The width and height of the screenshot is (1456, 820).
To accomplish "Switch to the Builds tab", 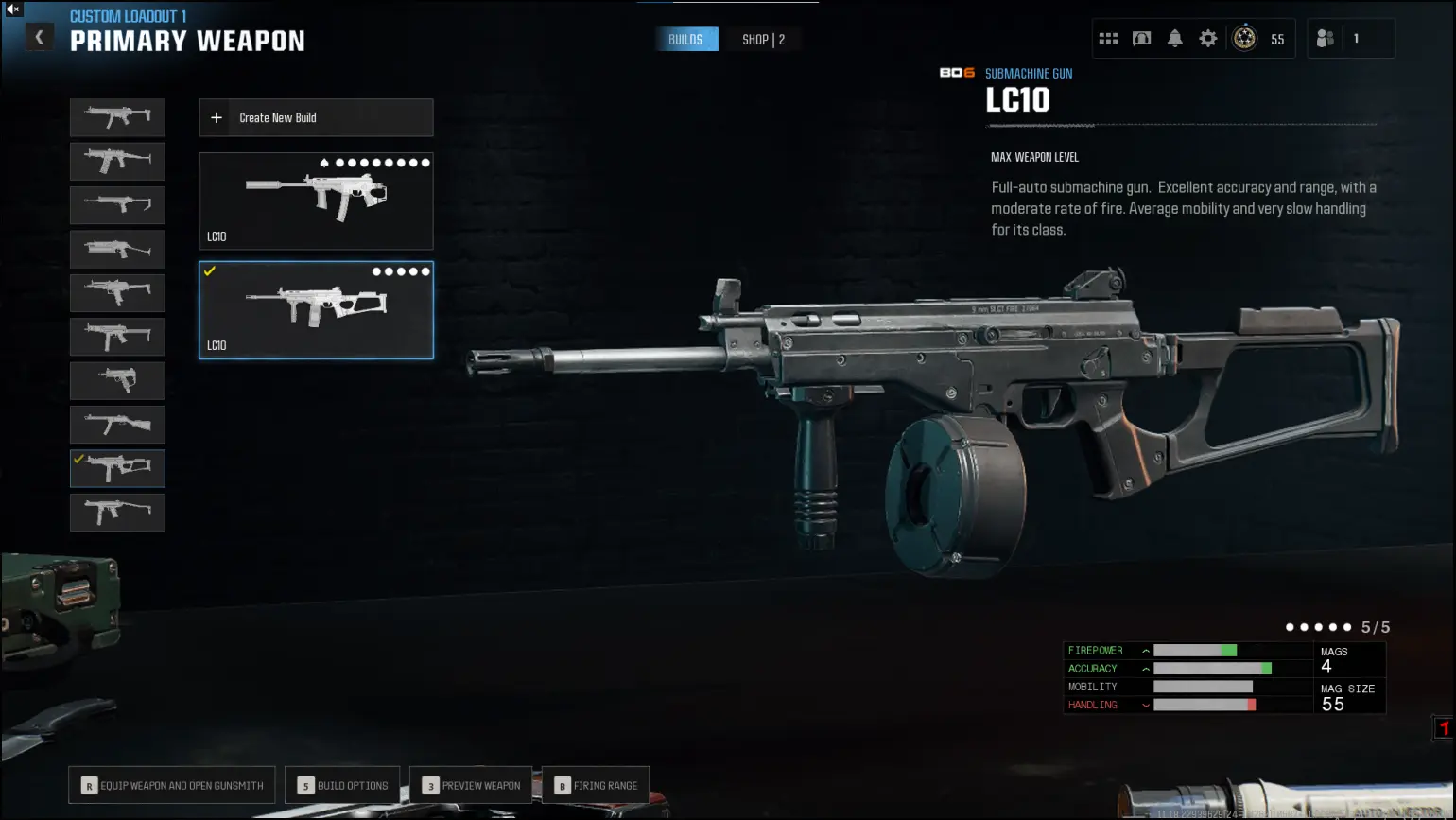I will [x=685, y=40].
